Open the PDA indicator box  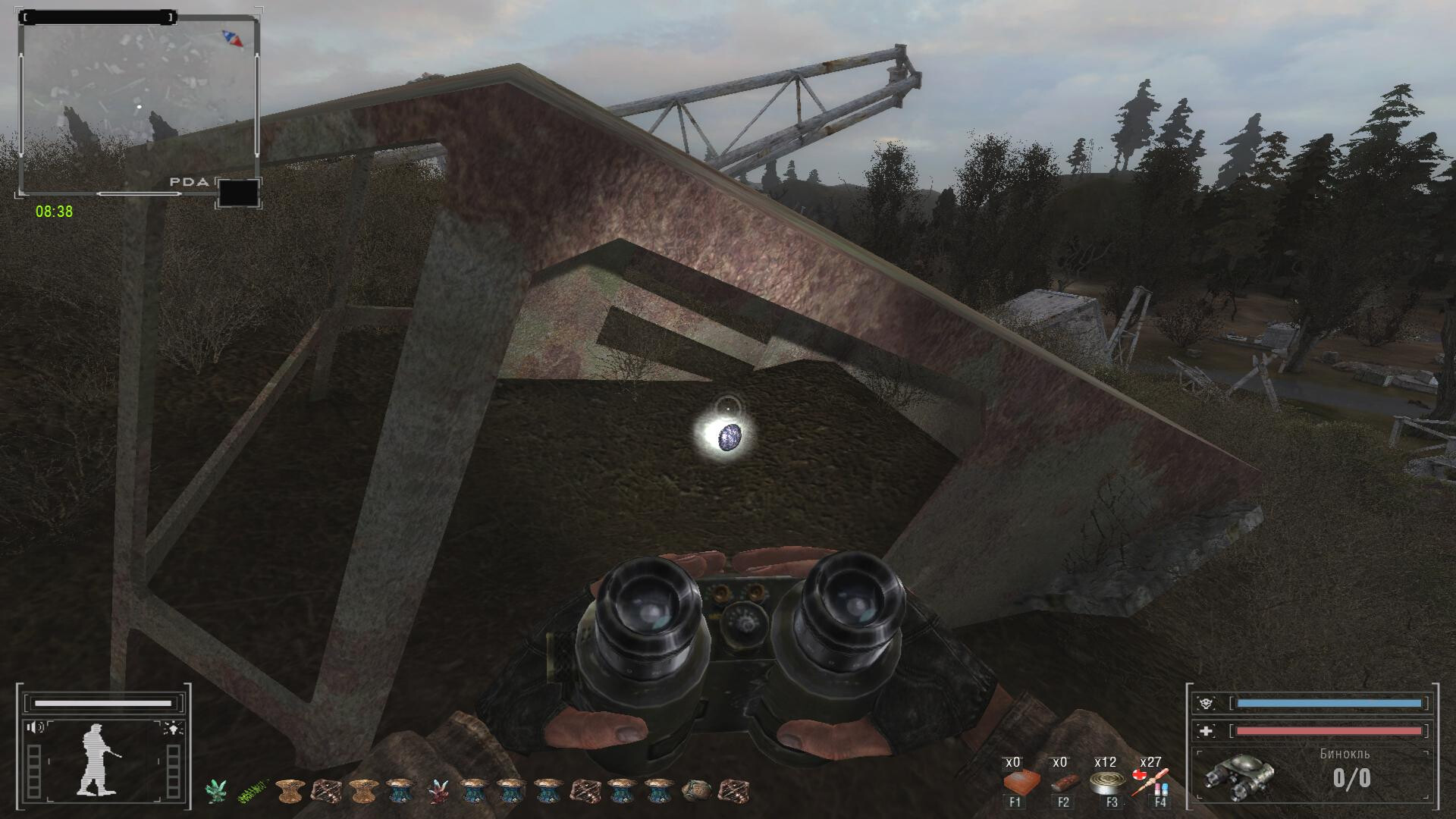tap(238, 193)
